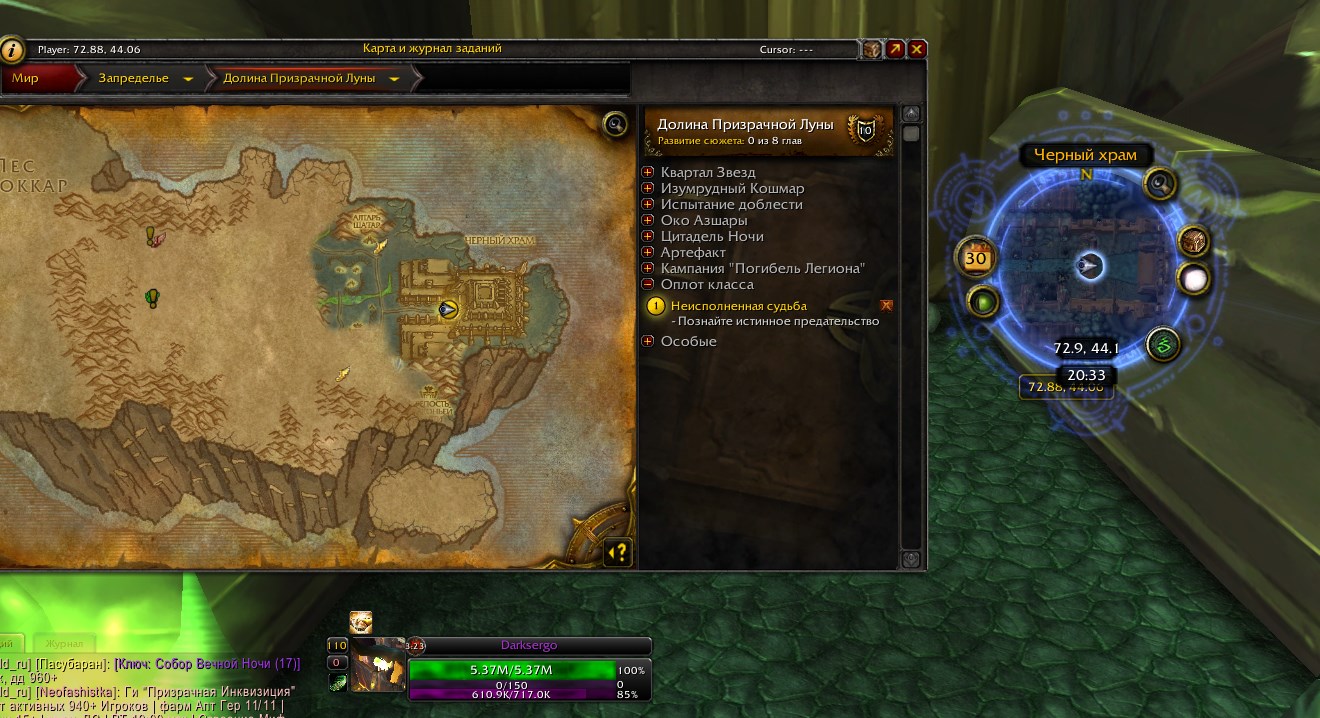Screen dimensions: 1320x718
Task: Expand the «Изумрудный Кошмар» quest category
Action: tap(648, 189)
